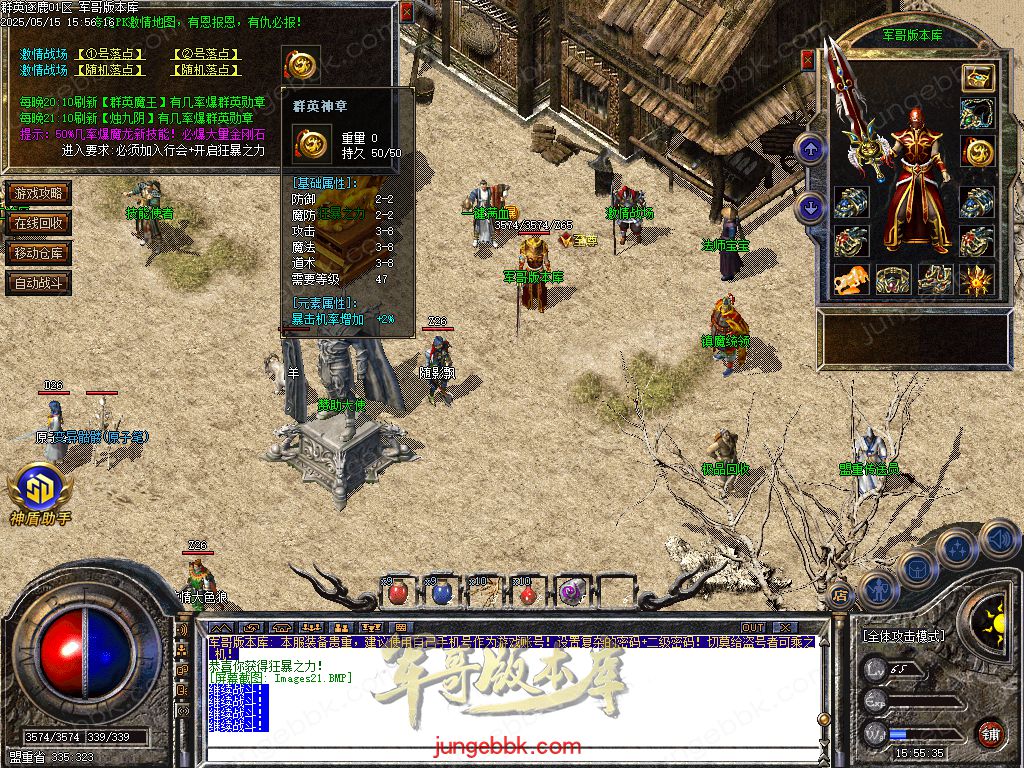Select the golden sun gem slot
Screen dimensions: 1024x768
(977, 279)
